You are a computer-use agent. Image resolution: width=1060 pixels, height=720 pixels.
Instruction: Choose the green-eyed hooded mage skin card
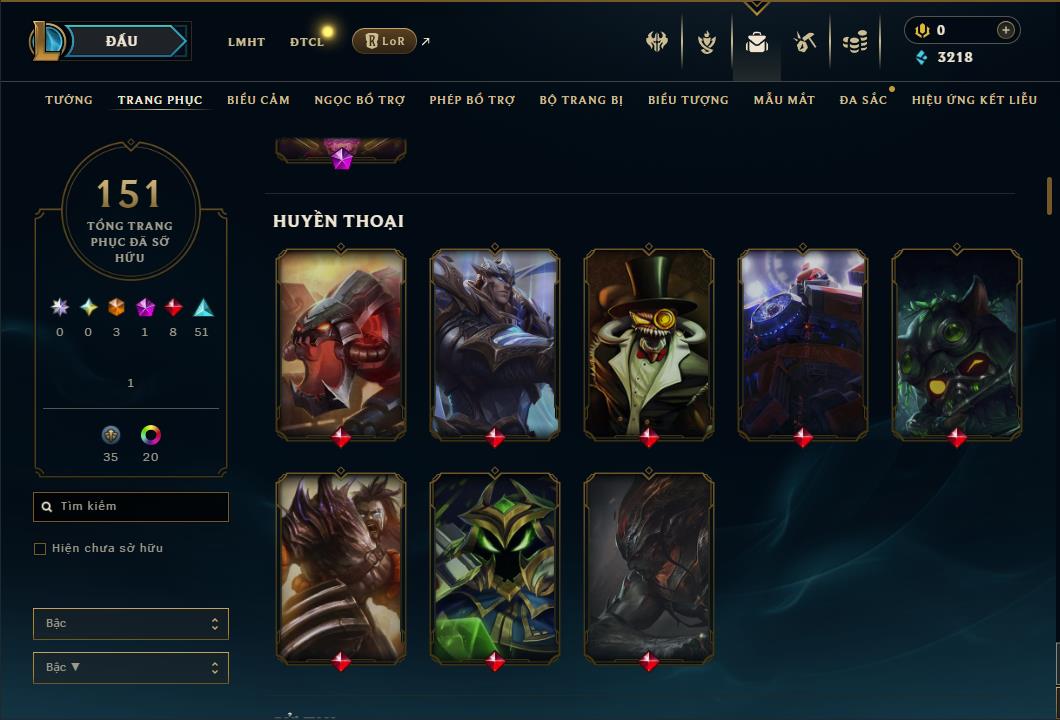point(495,567)
